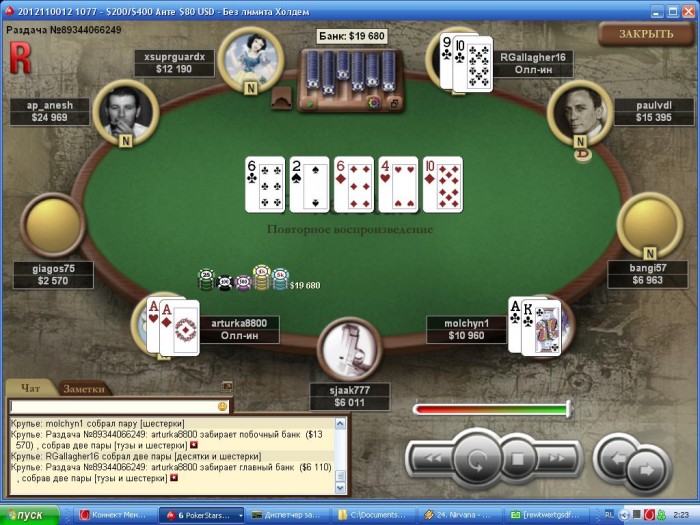Fast-forward the hand replay

click(x=556, y=459)
